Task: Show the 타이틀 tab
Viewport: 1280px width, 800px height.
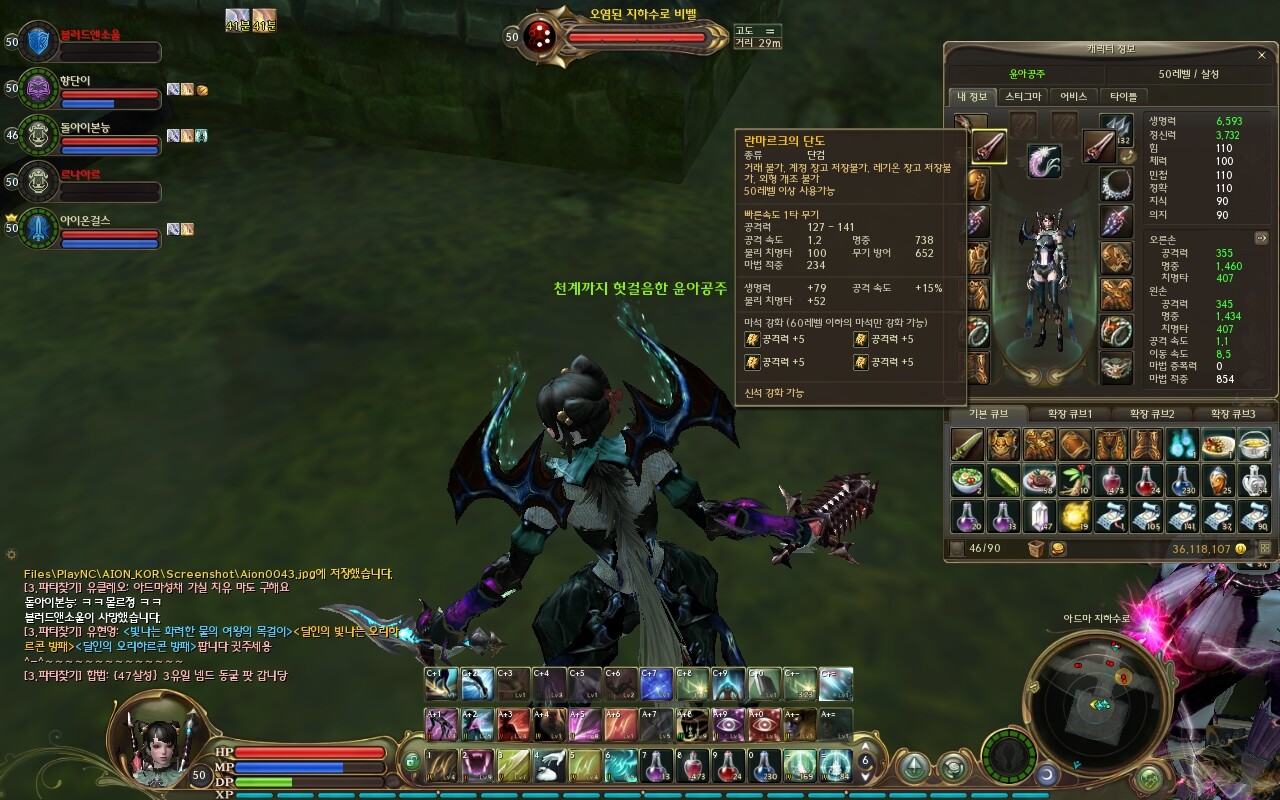Action: pos(1124,96)
